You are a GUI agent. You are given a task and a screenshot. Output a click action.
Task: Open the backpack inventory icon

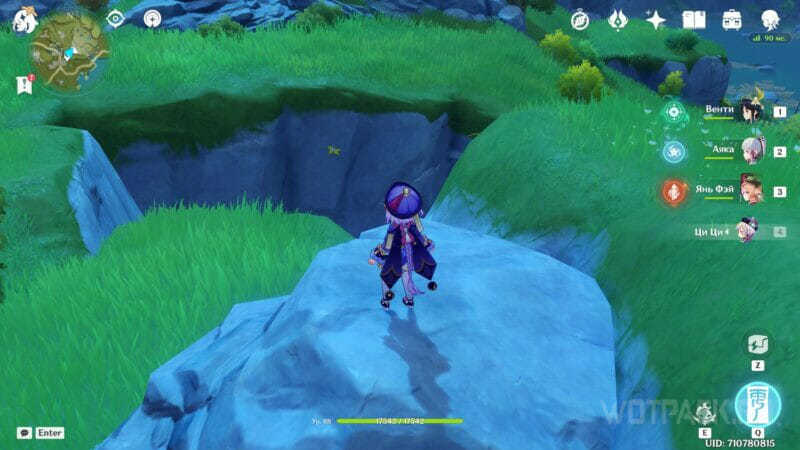click(732, 20)
